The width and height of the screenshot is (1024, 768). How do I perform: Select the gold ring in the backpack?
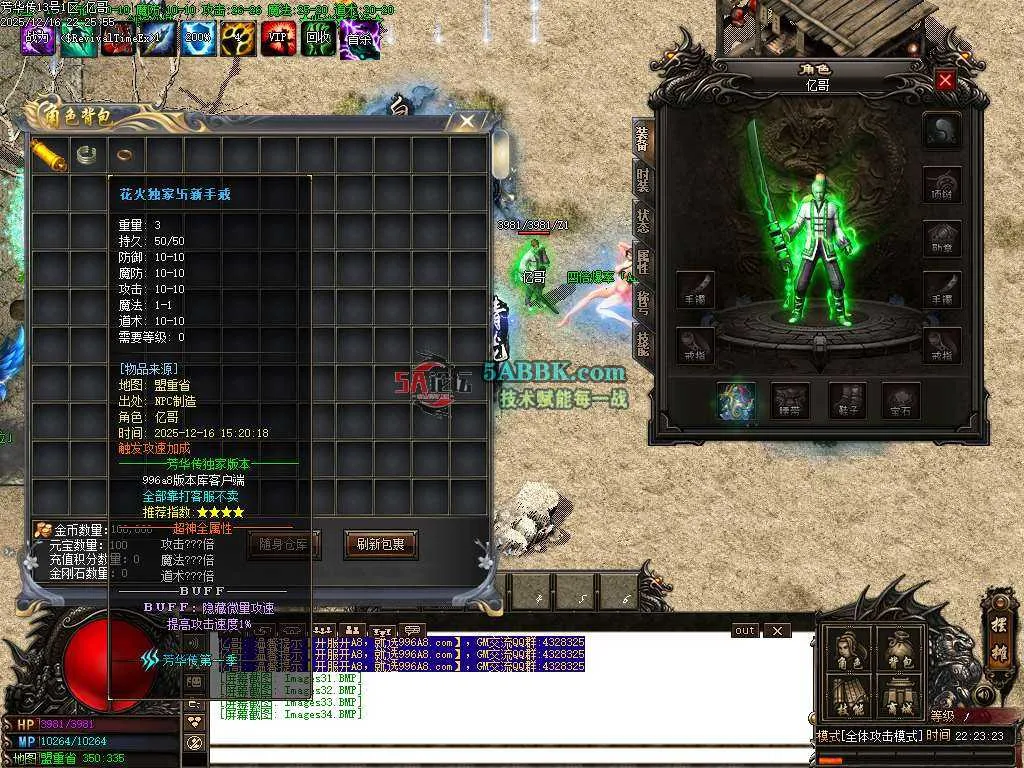[x=125, y=154]
